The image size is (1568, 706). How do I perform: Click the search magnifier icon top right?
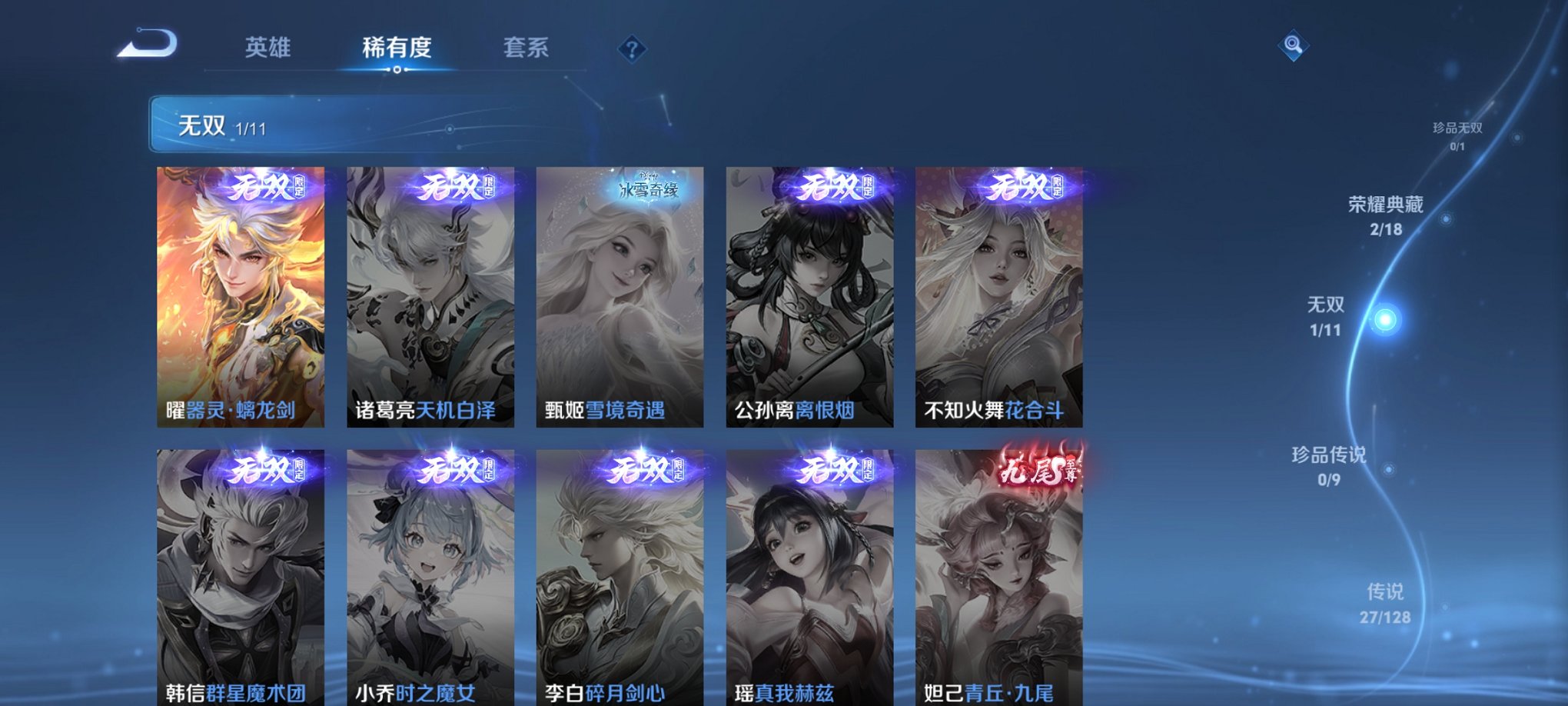click(1294, 45)
